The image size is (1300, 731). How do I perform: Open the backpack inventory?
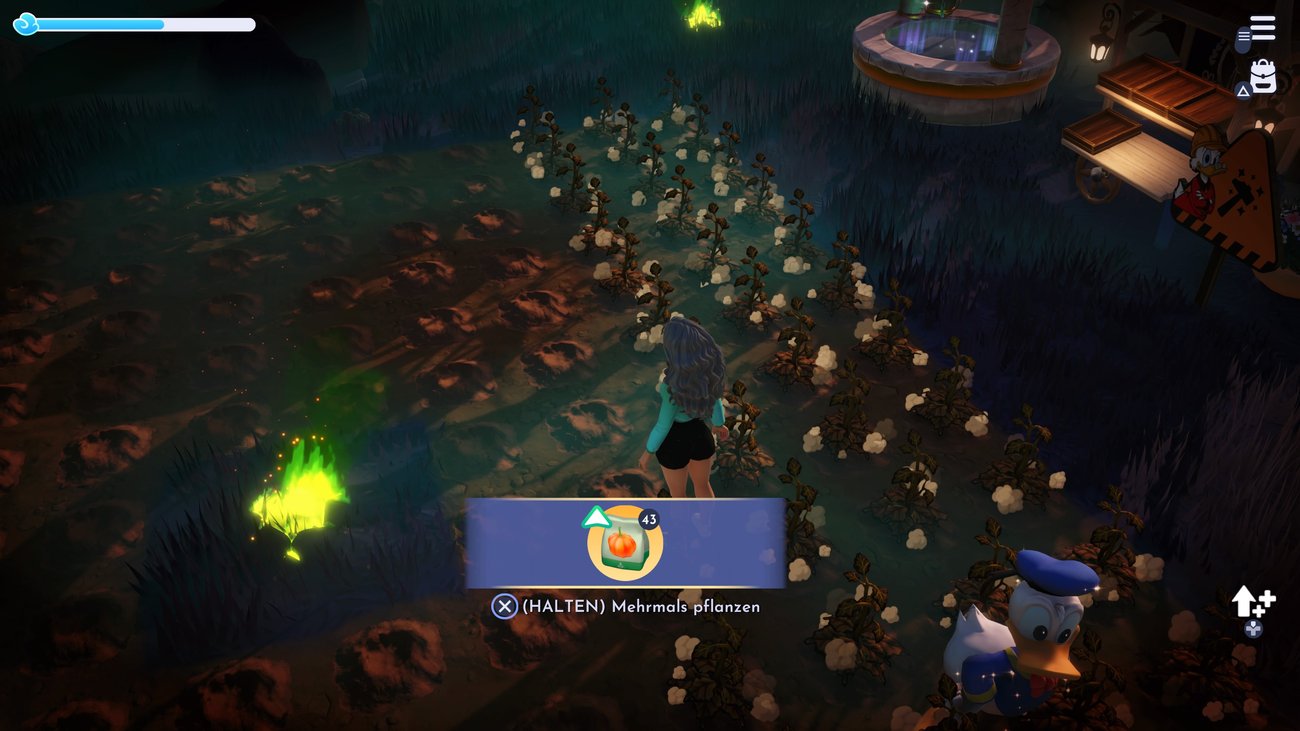(x=1263, y=77)
